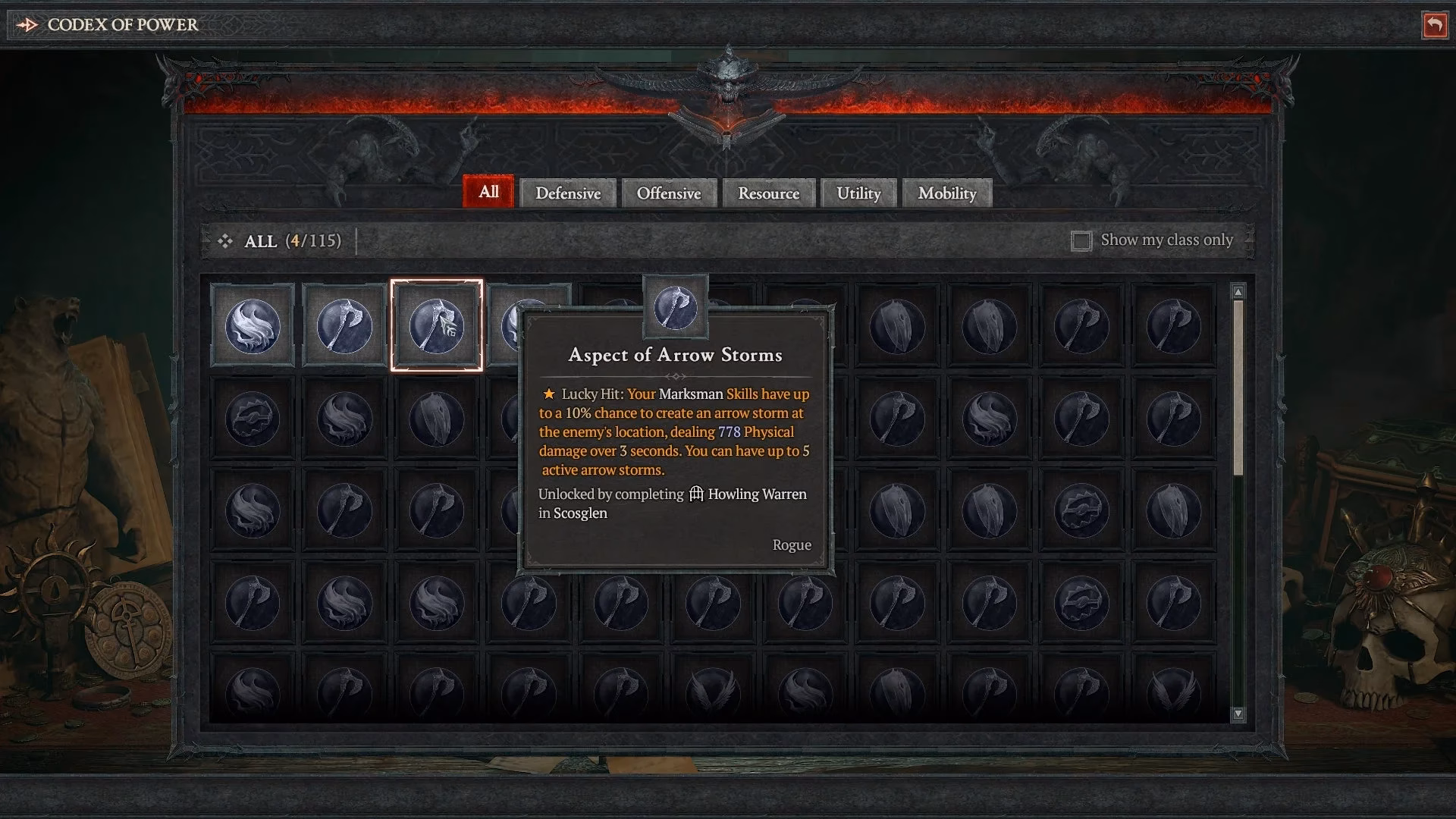Enable Show my class only
The image size is (1456, 819).
pyautogui.click(x=1081, y=240)
